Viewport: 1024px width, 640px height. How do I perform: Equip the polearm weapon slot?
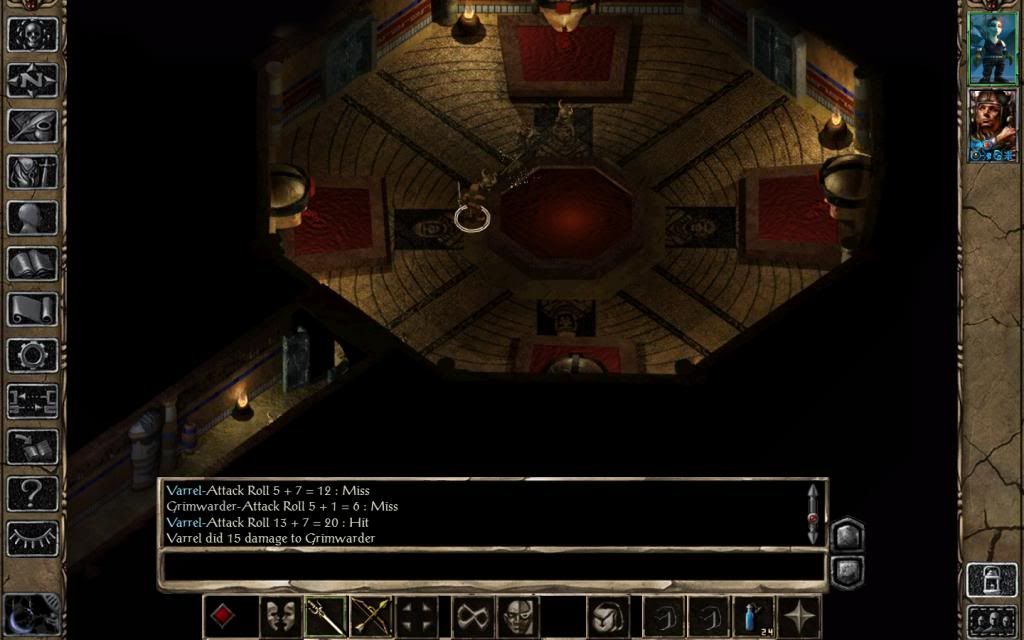point(326,616)
